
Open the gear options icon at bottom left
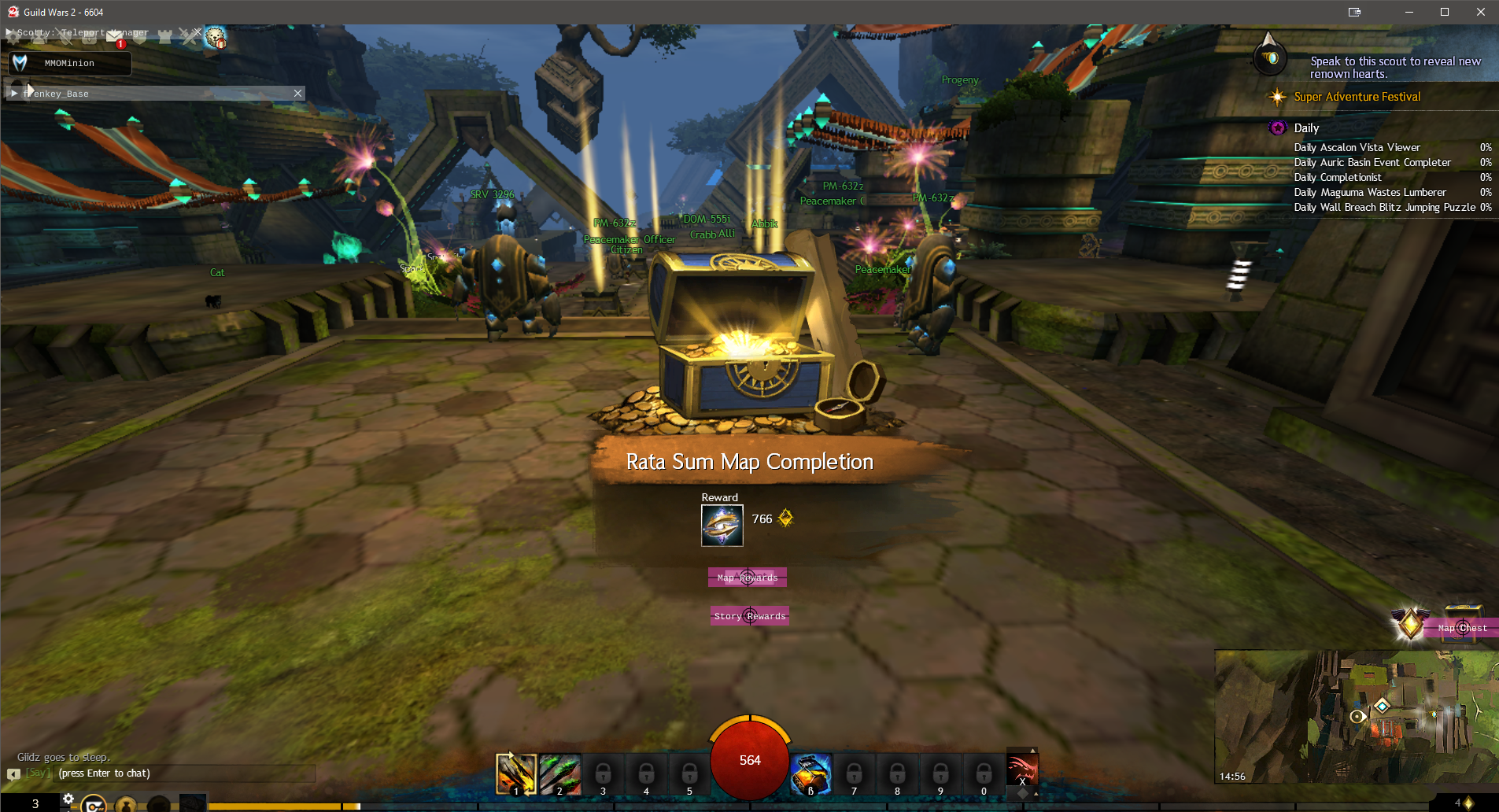[x=68, y=799]
